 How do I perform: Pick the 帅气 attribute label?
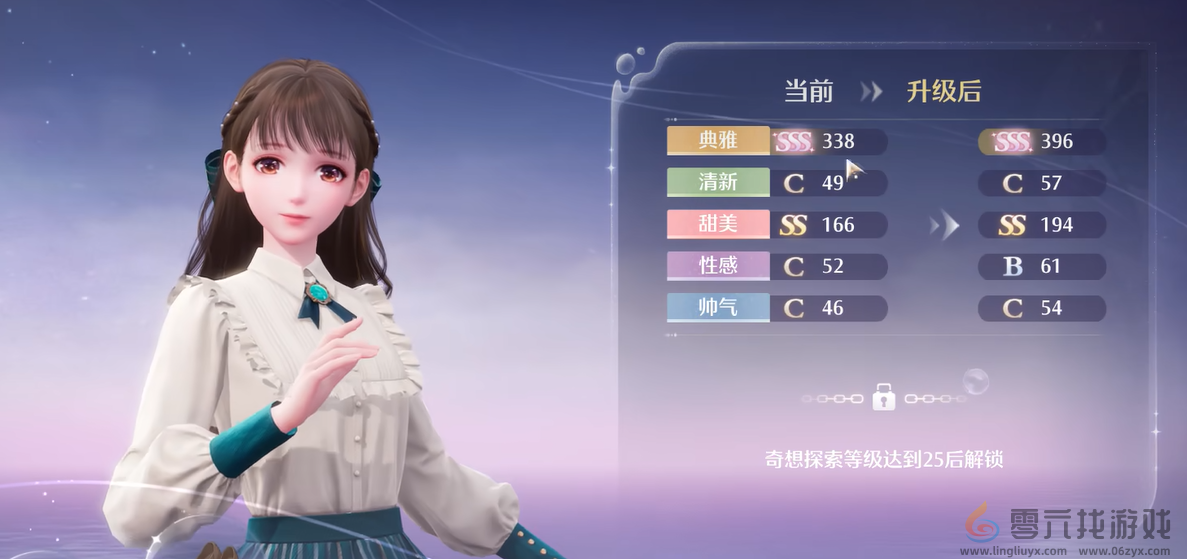(718, 307)
